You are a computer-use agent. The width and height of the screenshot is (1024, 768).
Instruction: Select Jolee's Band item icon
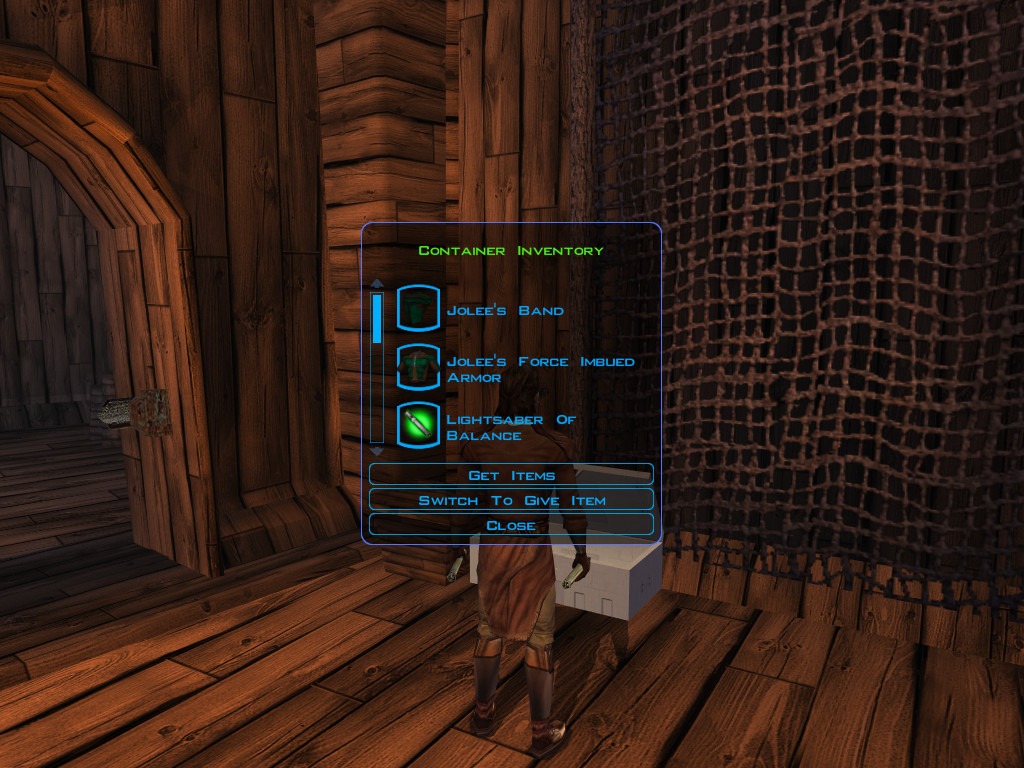418,308
